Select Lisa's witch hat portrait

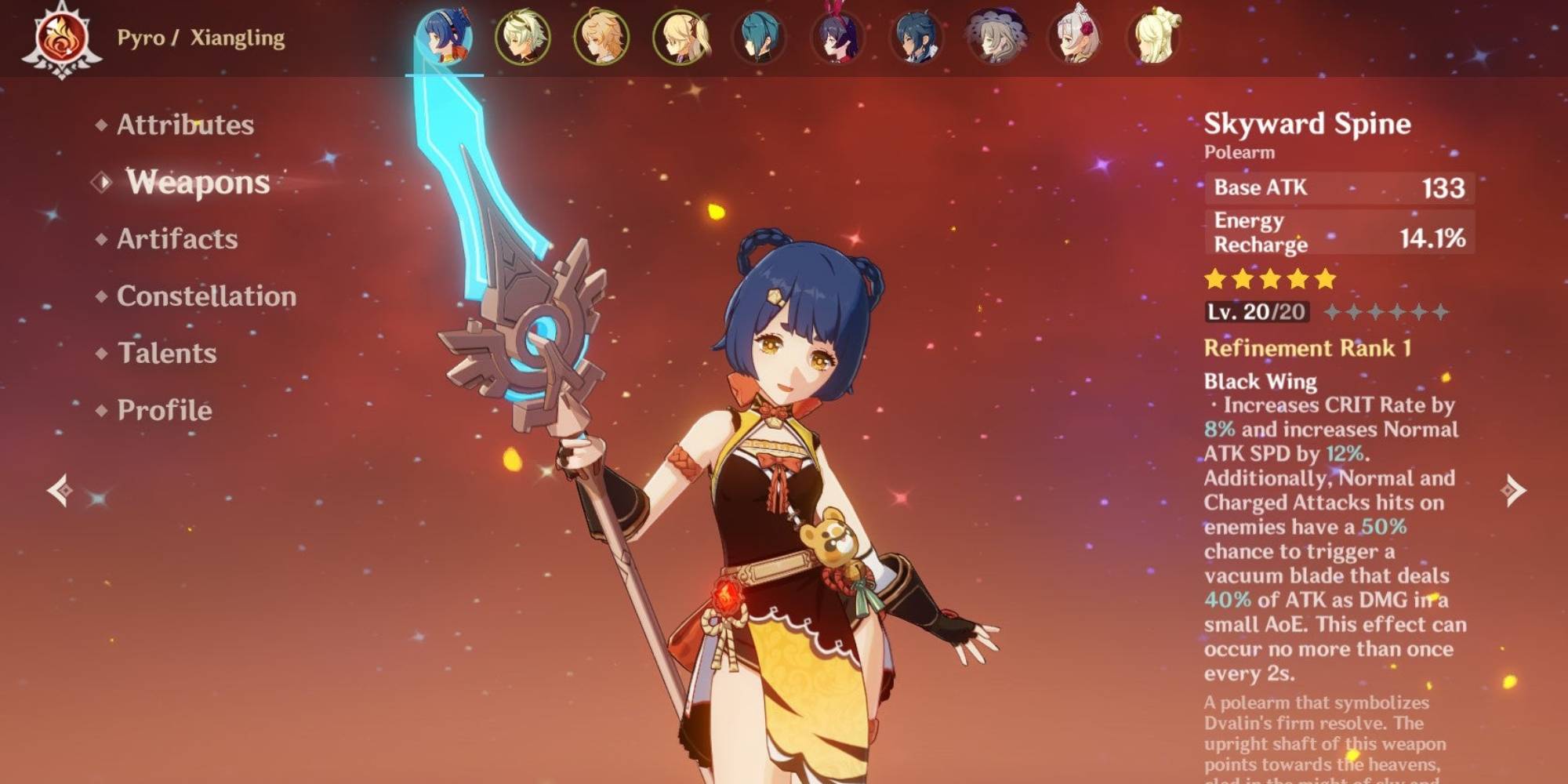996,37
